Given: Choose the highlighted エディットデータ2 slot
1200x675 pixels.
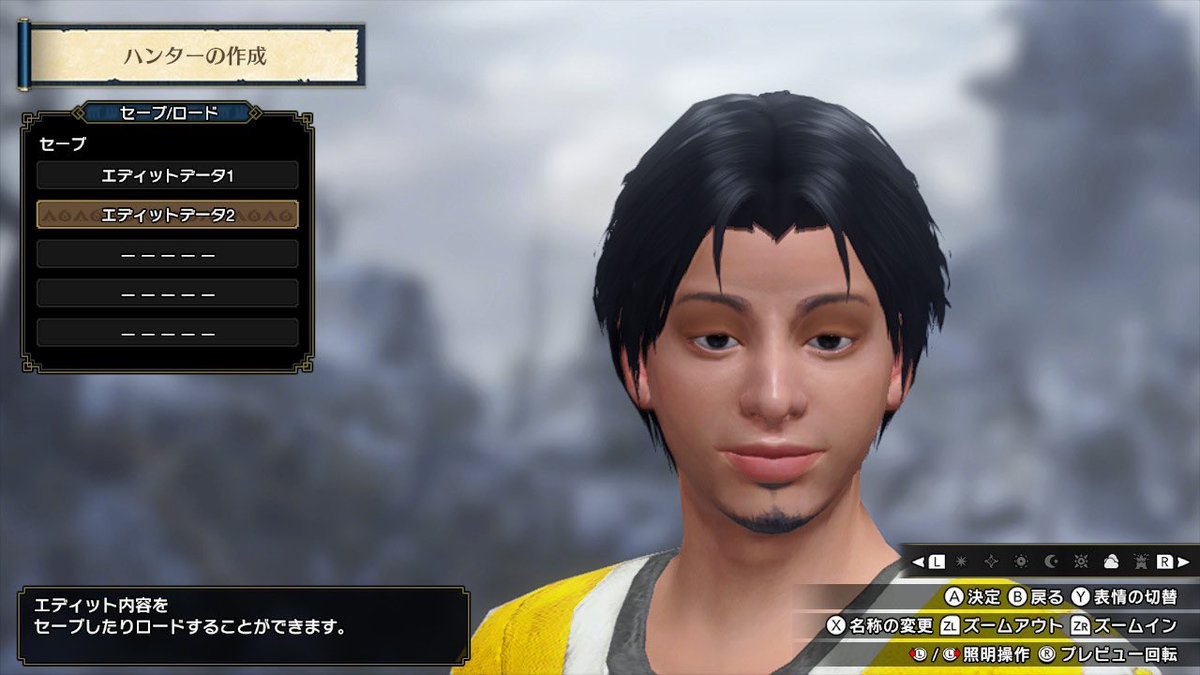Looking at the screenshot, I should 167,214.
